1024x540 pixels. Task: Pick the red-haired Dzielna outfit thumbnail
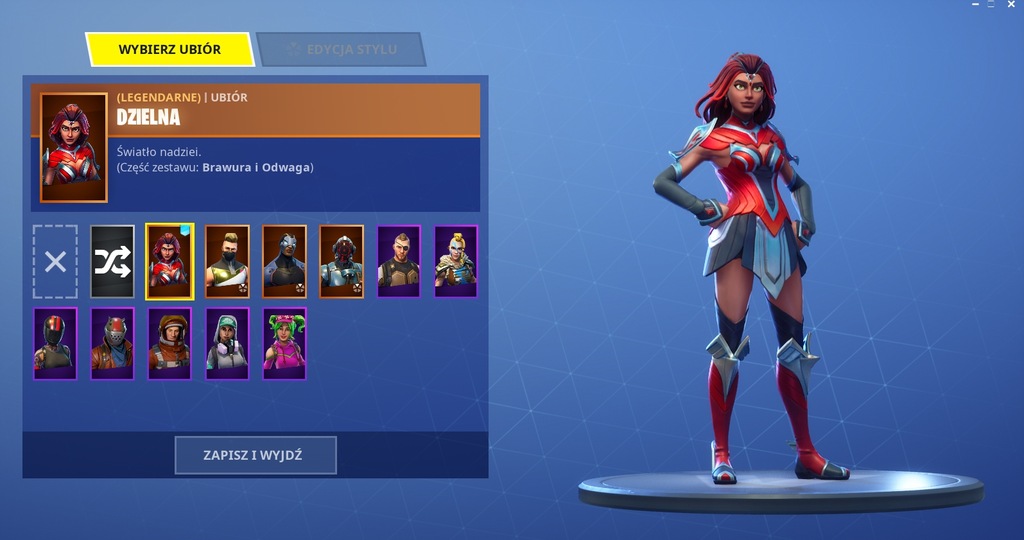click(170, 262)
